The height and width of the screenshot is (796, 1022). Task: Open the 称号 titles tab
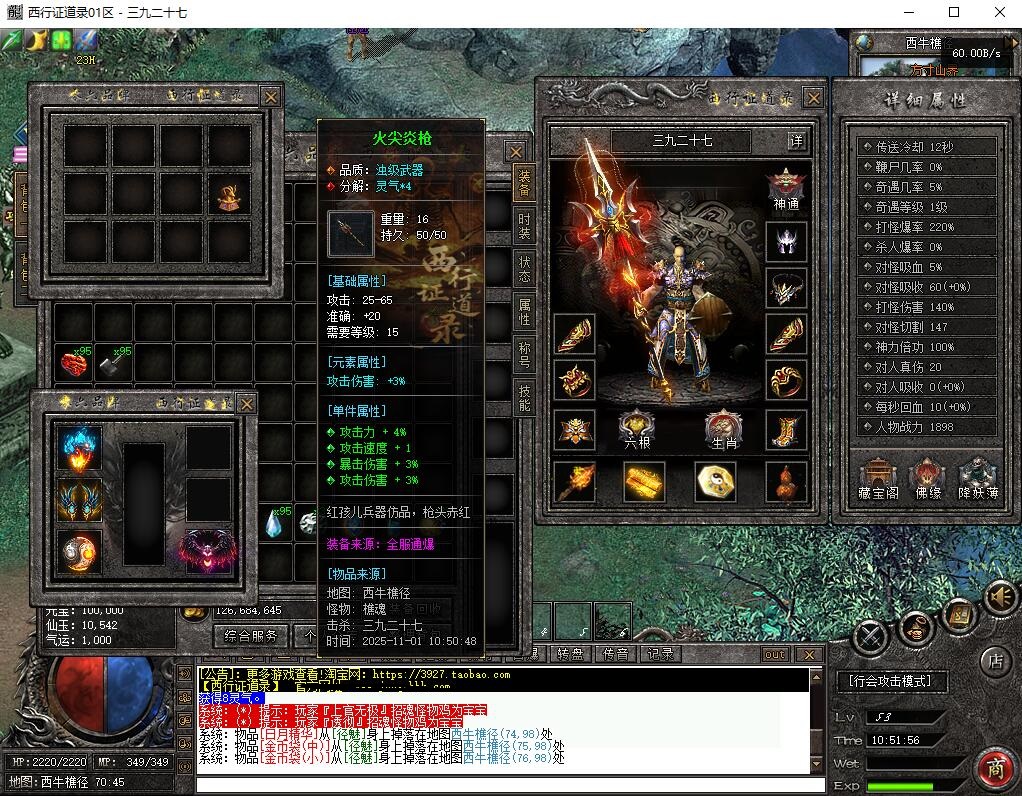click(524, 356)
